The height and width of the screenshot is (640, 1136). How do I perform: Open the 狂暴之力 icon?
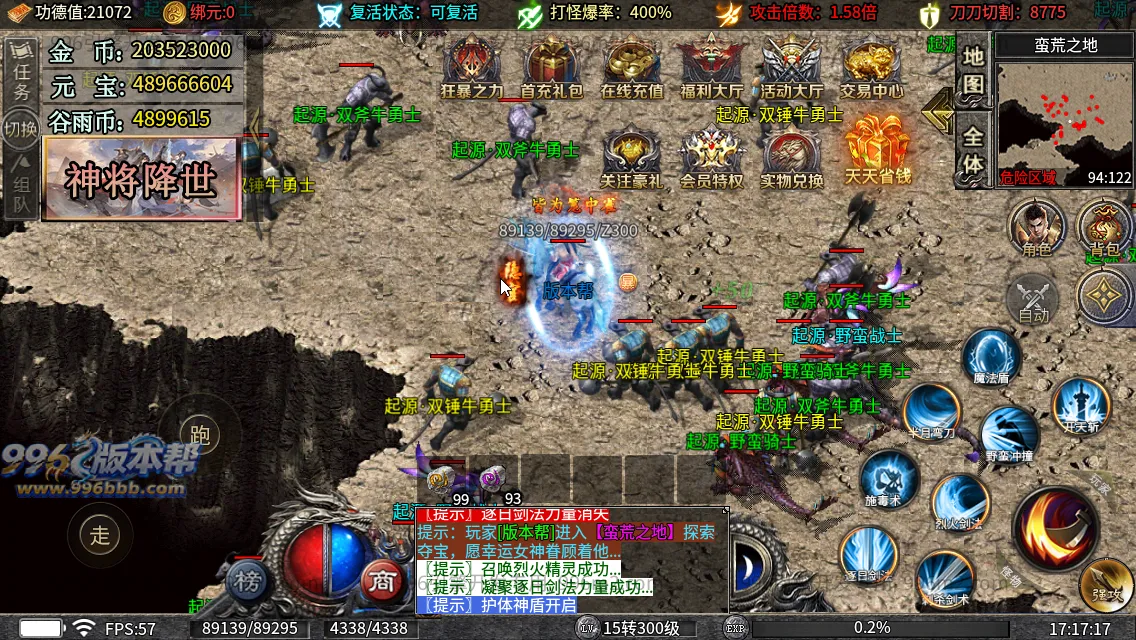(472, 68)
